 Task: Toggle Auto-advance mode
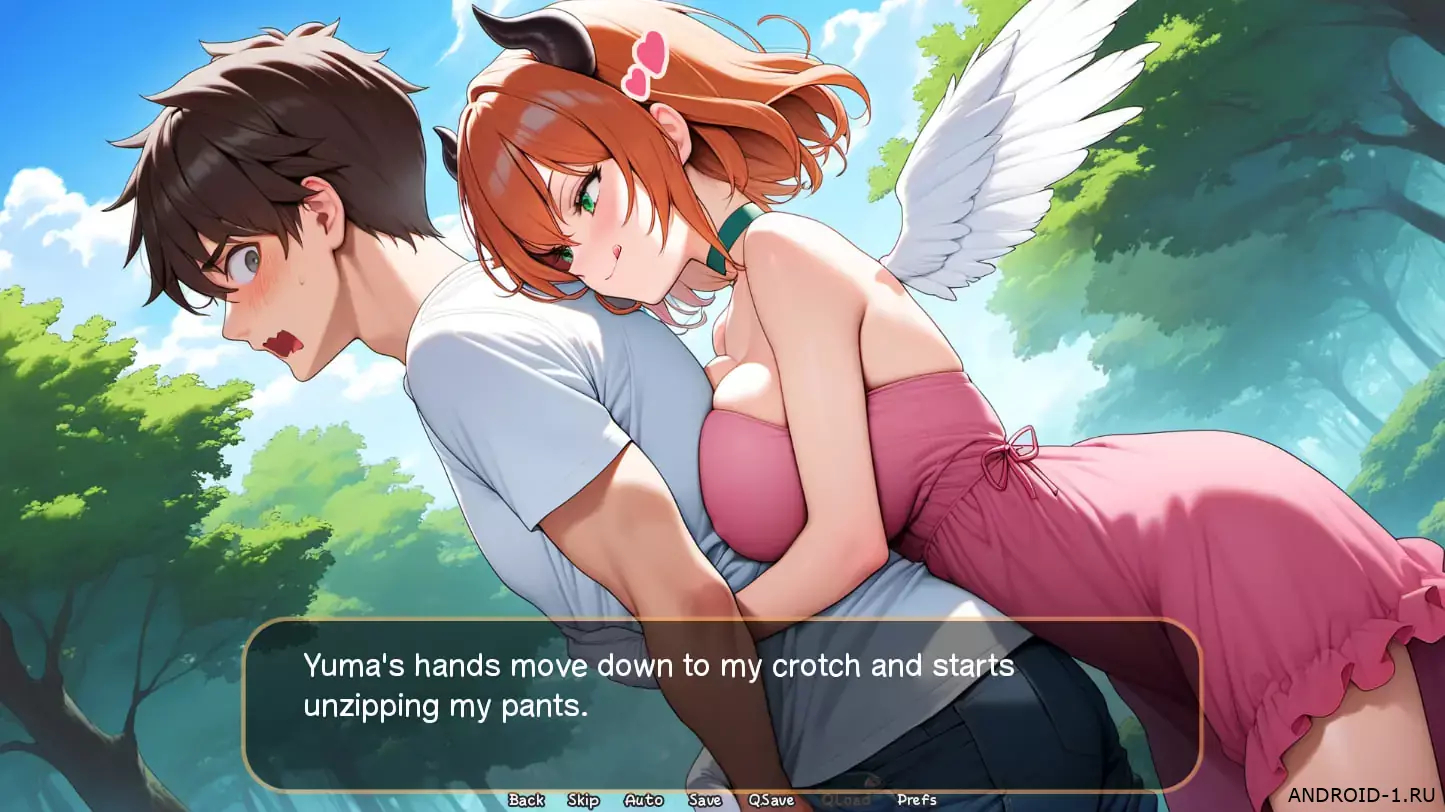tap(643, 800)
